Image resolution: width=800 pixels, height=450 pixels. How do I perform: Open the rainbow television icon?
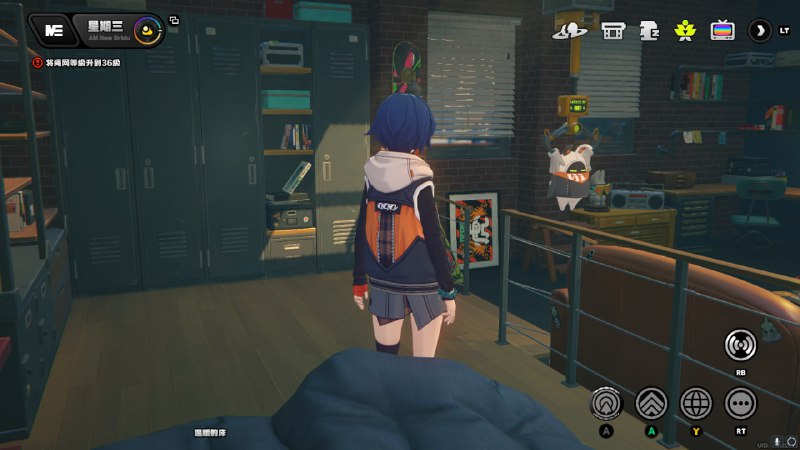coord(721,30)
